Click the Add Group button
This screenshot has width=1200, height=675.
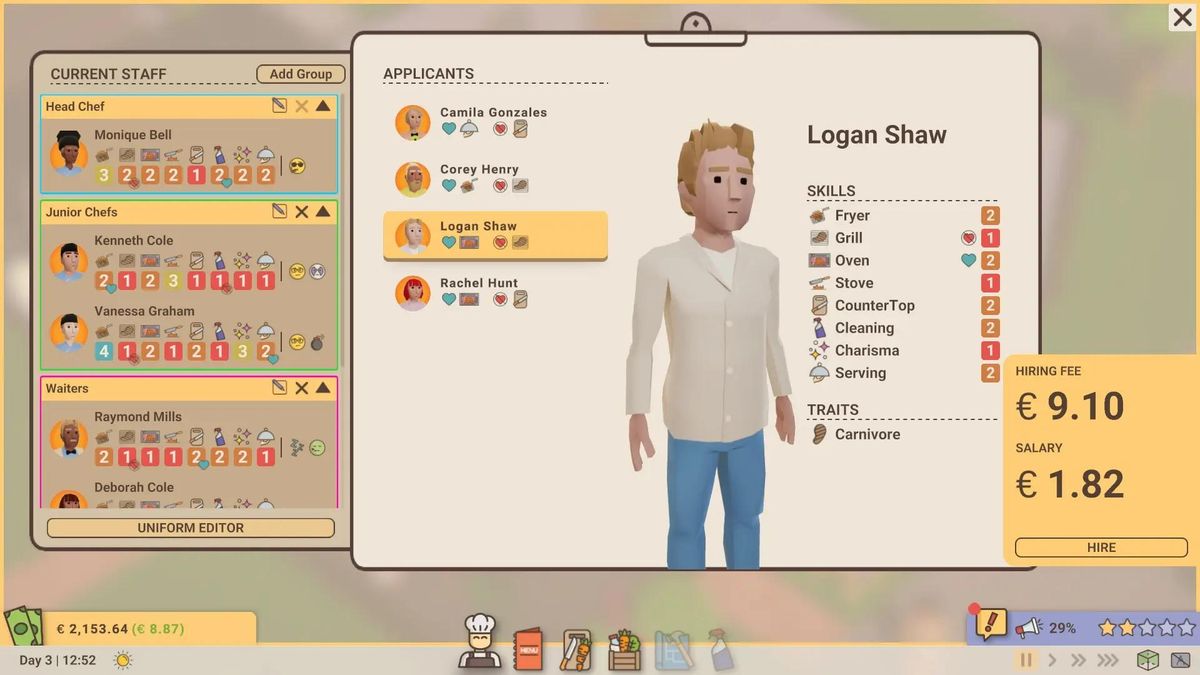pos(300,74)
